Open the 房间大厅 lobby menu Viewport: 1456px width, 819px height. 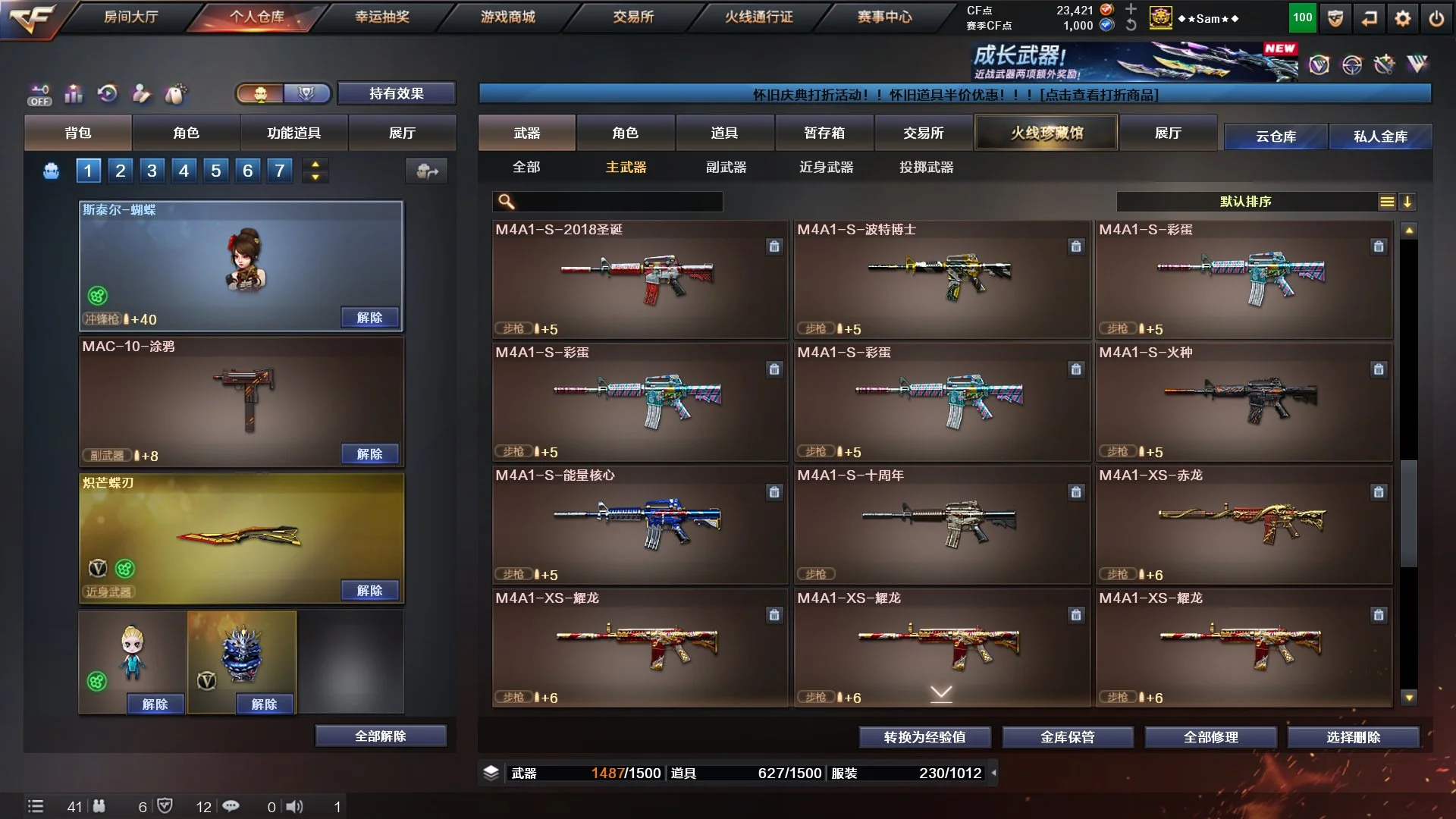[130, 17]
